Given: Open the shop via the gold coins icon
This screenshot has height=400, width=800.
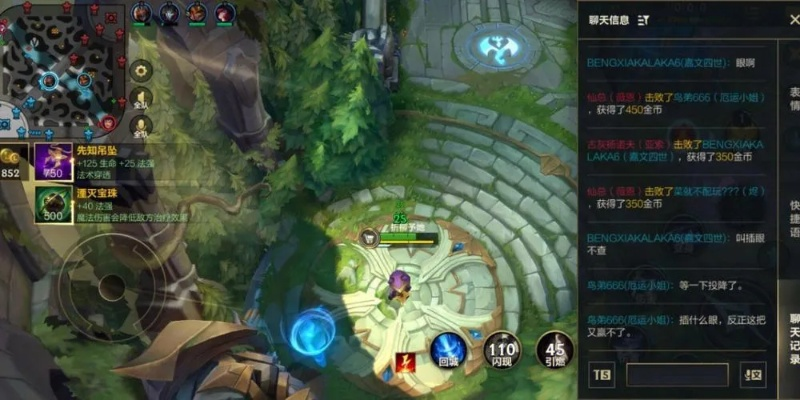Looking at the screenshot, I should pyautogui.click(x=12, y=160).
